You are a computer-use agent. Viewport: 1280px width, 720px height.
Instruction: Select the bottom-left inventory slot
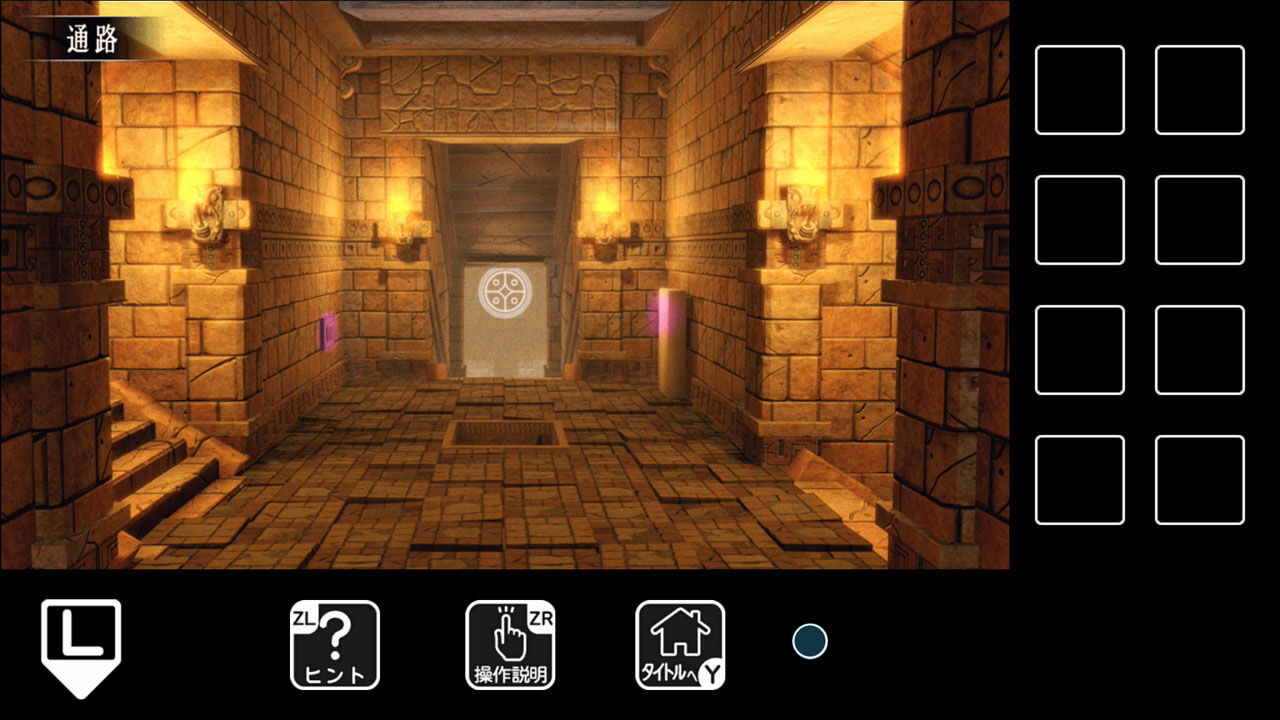(1080, 480)
